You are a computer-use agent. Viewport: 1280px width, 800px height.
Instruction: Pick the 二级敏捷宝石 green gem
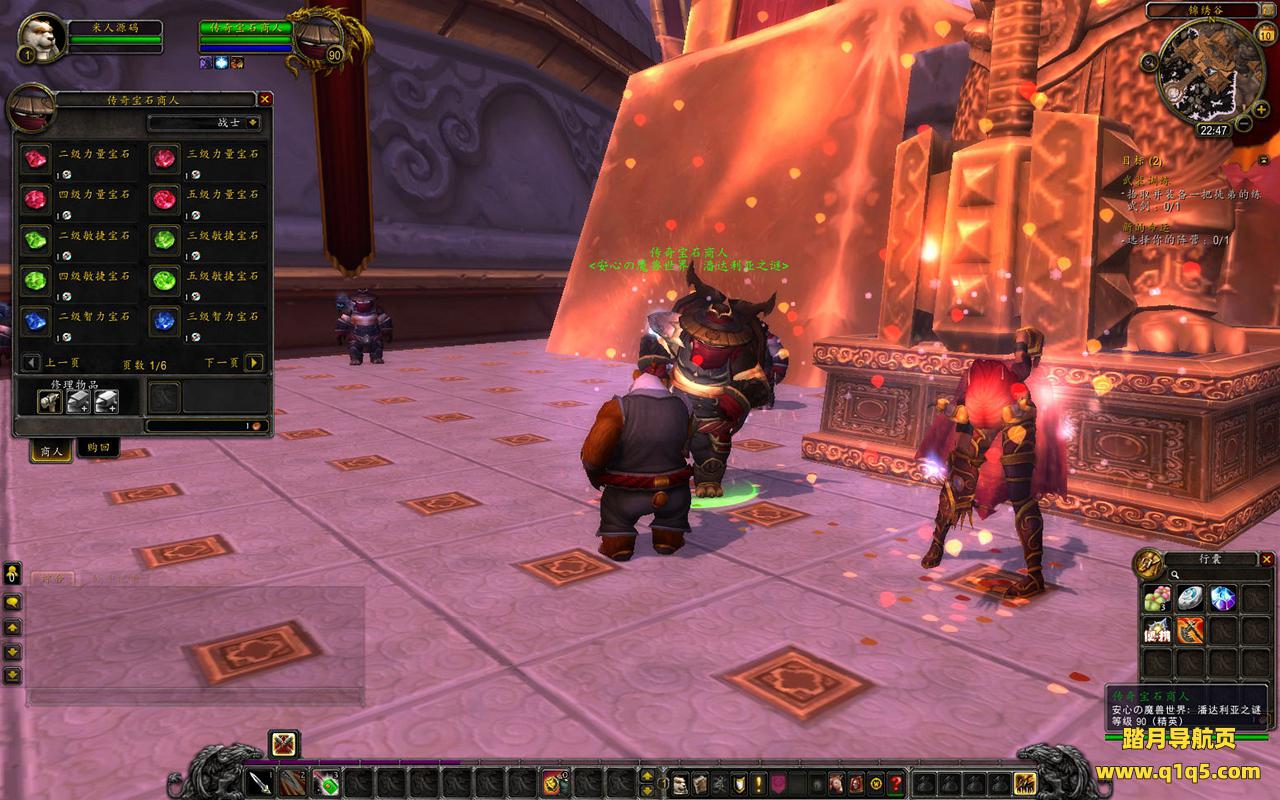coord(36,240)
